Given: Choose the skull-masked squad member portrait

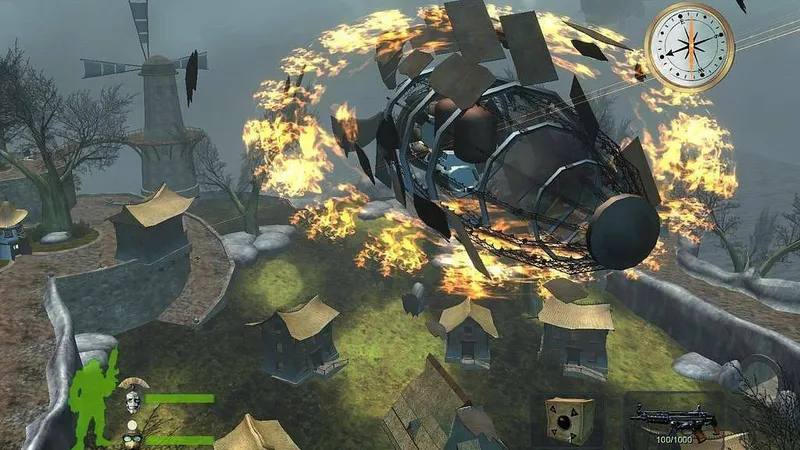Looking at the screenshot, I should (132, 400).
